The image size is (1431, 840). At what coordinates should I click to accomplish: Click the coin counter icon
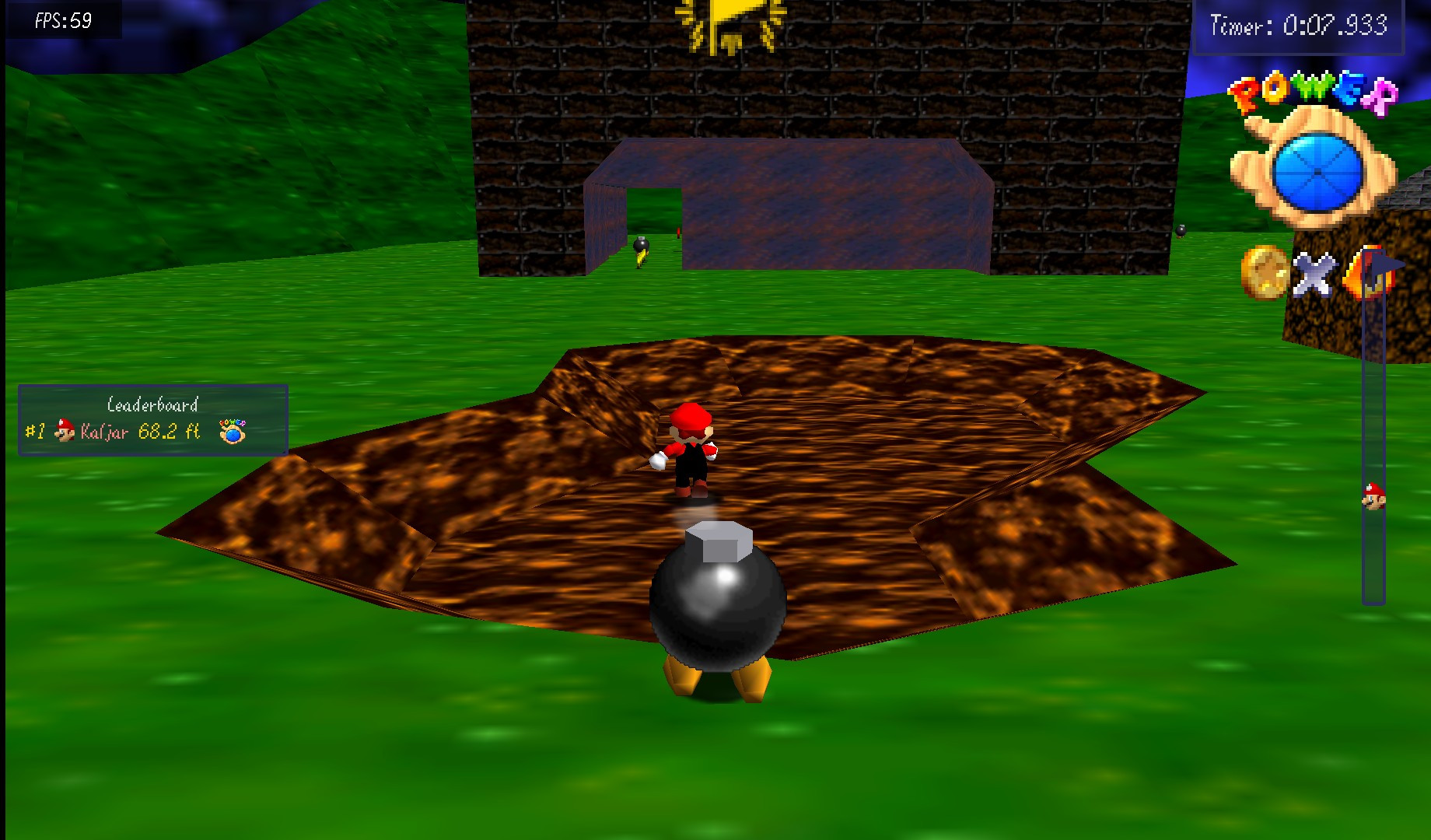(1264, 274)
